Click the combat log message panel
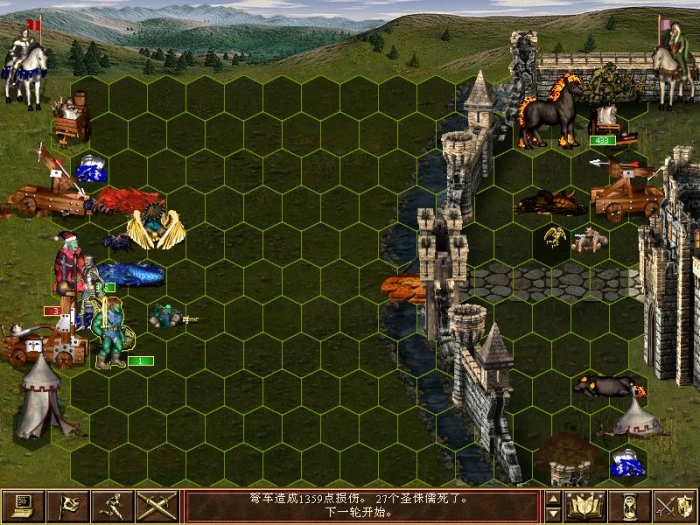Viewport: 700px width, 525px height. tap(362, 506)
